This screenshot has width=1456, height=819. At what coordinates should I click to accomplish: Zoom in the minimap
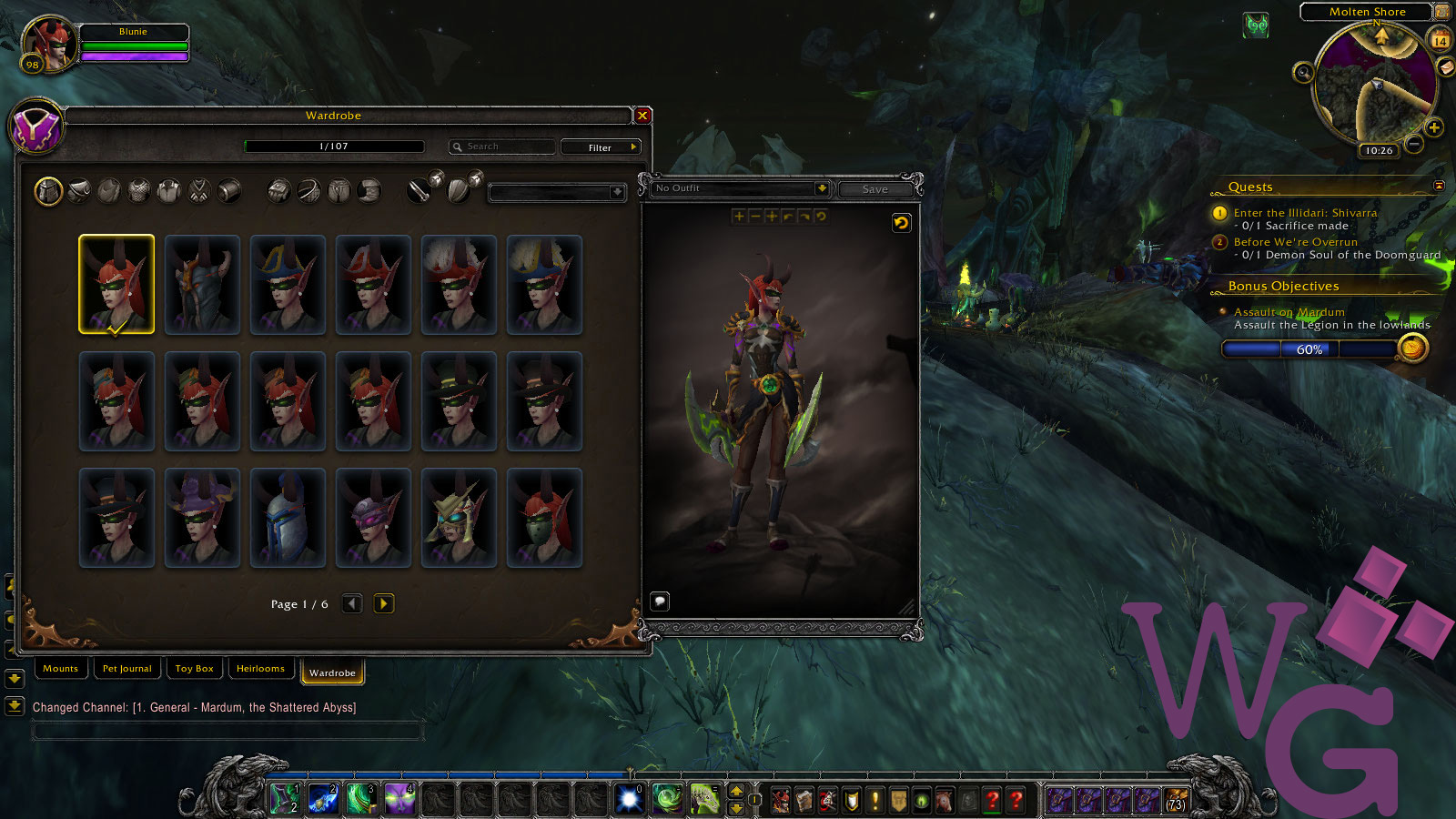tap(1434, 128)
